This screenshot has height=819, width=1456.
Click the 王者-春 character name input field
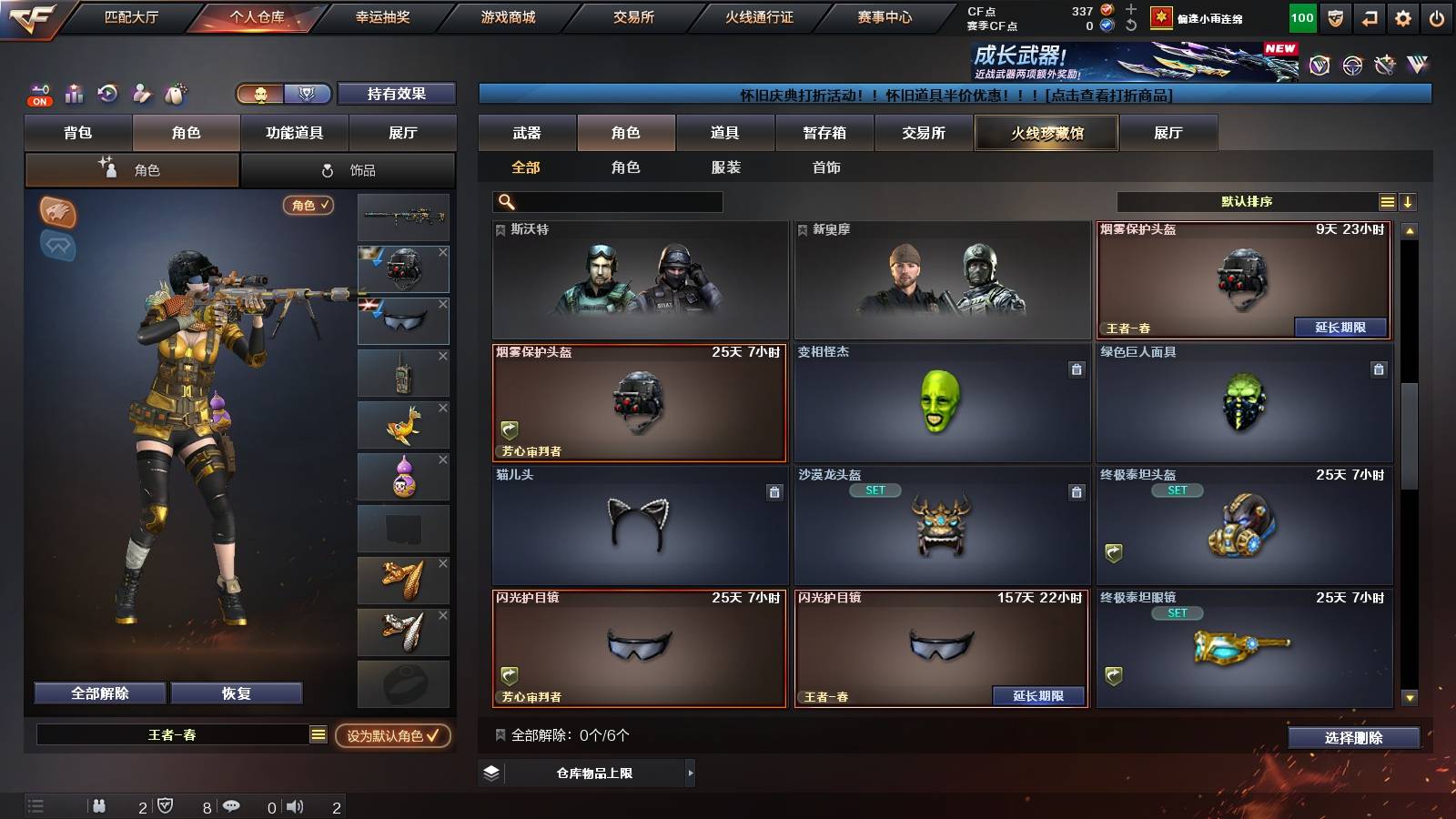(x=173, y=734)
